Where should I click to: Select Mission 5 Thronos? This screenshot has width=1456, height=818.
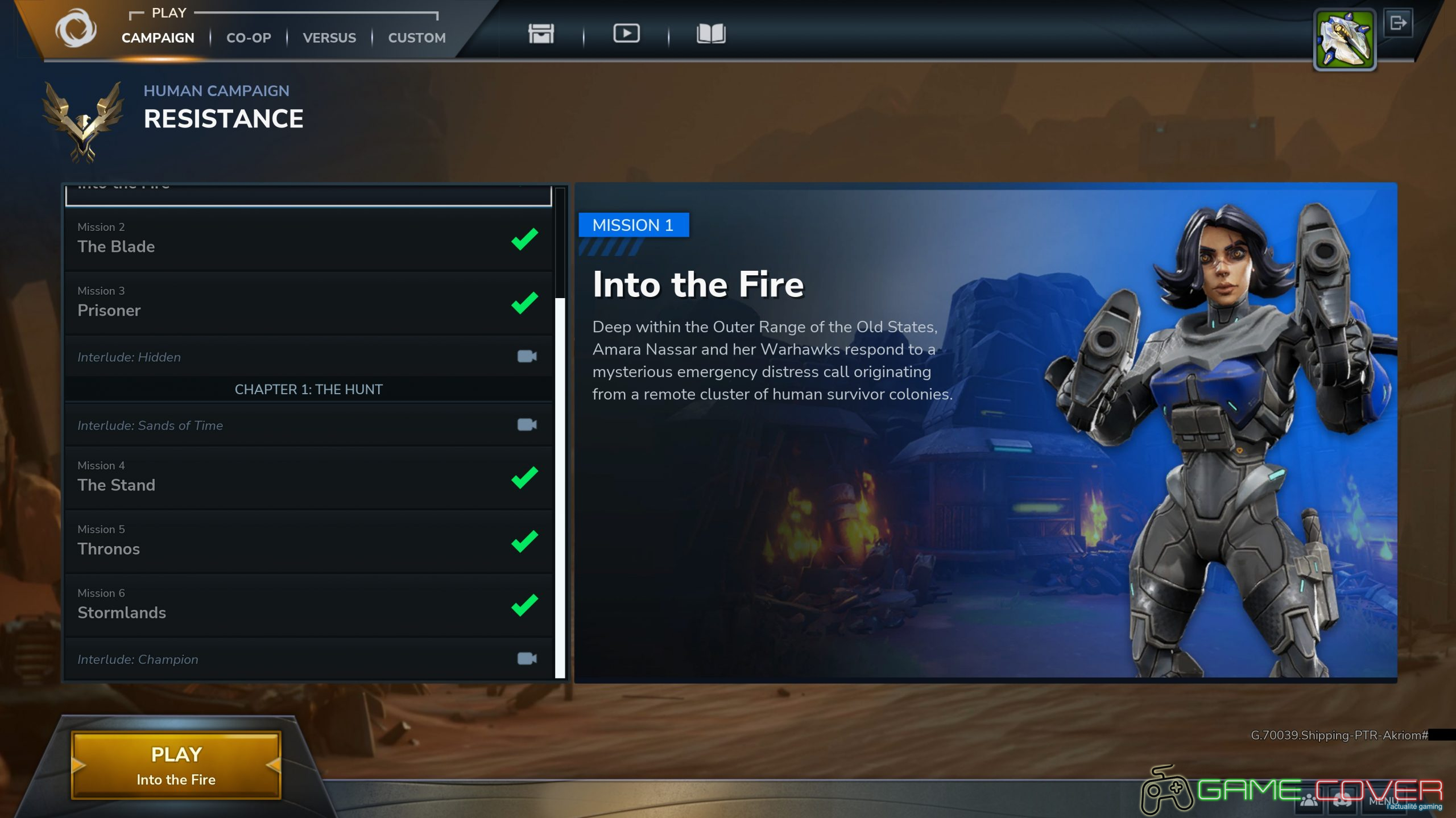pyautogui.click(x=308, y=541)
